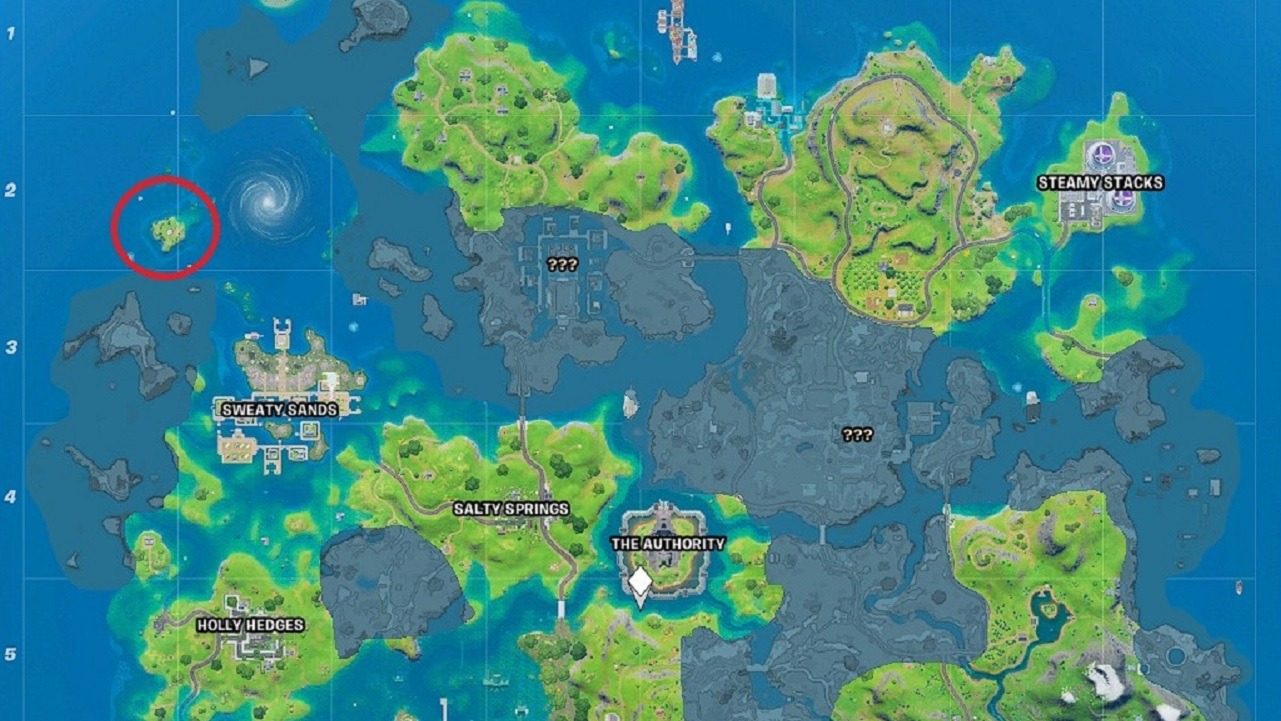Click the white diamond player marker
This screenshot has width=1281, height=721.
click(x=640, y=583)
